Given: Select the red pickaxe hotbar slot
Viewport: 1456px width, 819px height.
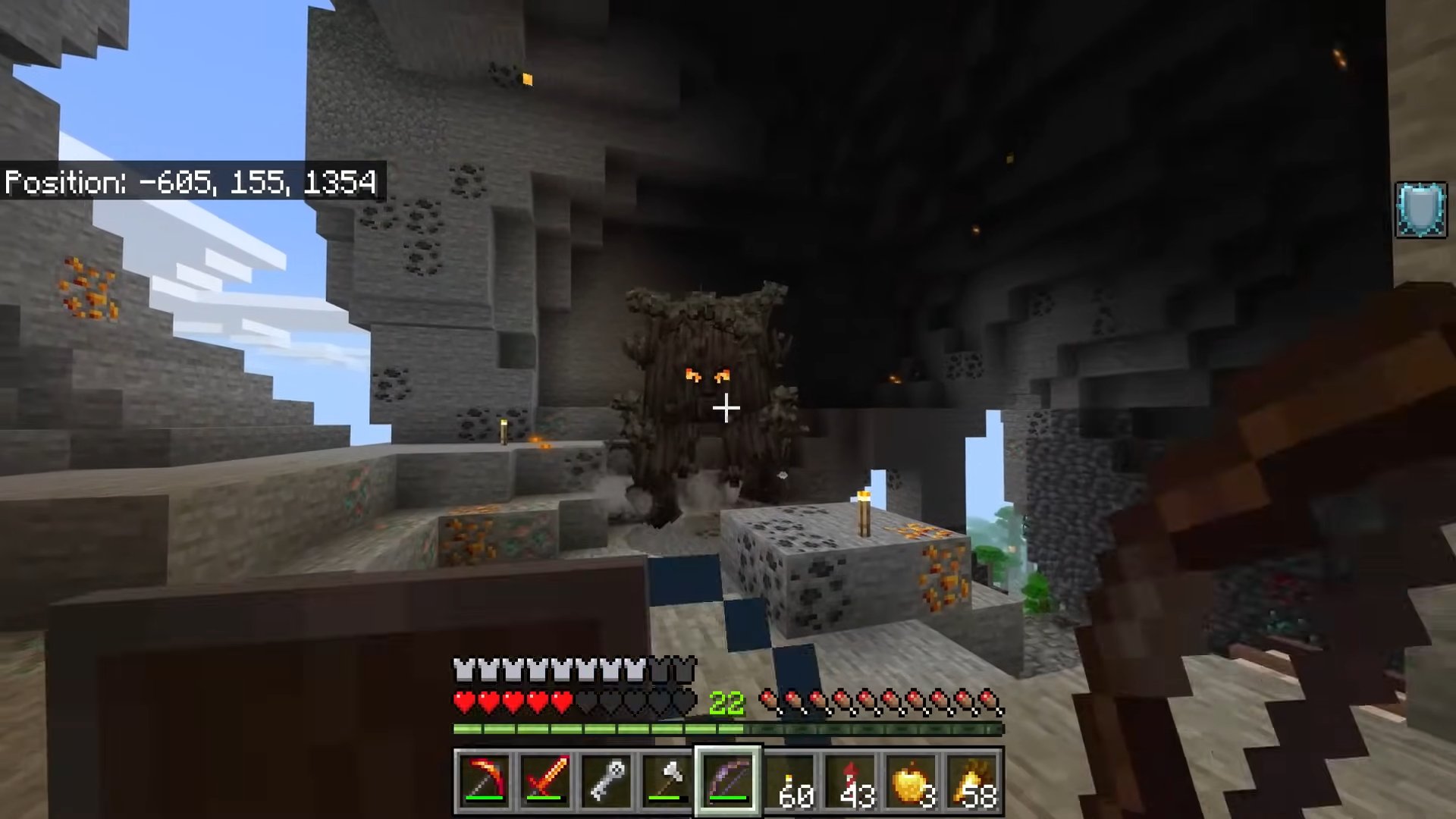Looking at the screenshot, I should [484, 781].
